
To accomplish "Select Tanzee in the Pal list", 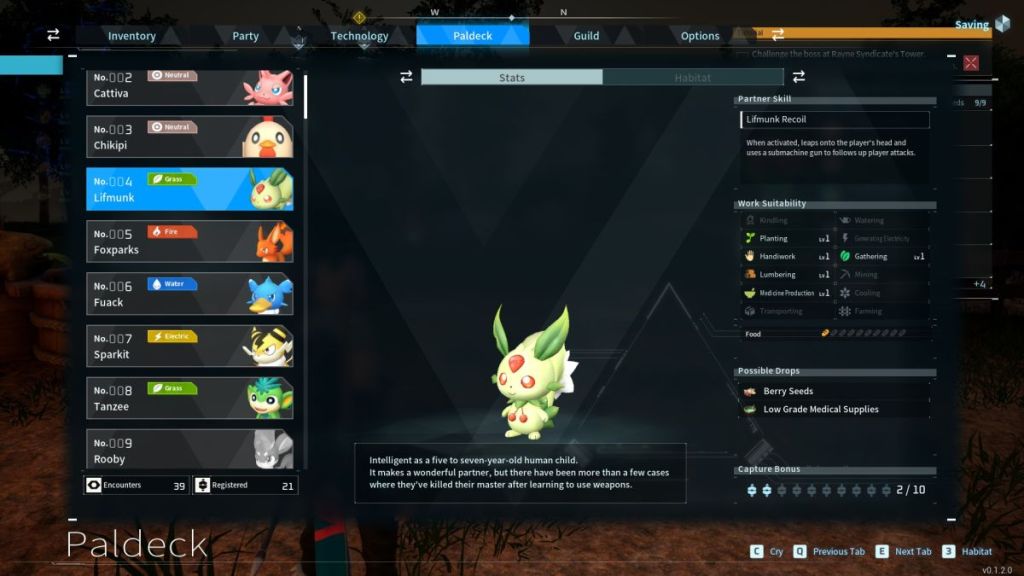I will [190, 398].
